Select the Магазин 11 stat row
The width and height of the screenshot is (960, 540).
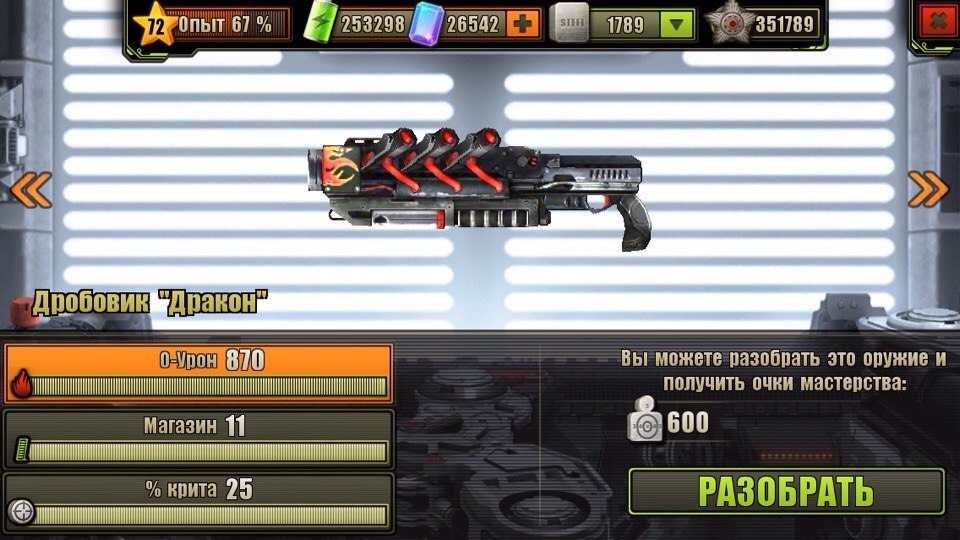tap(198, 438)
